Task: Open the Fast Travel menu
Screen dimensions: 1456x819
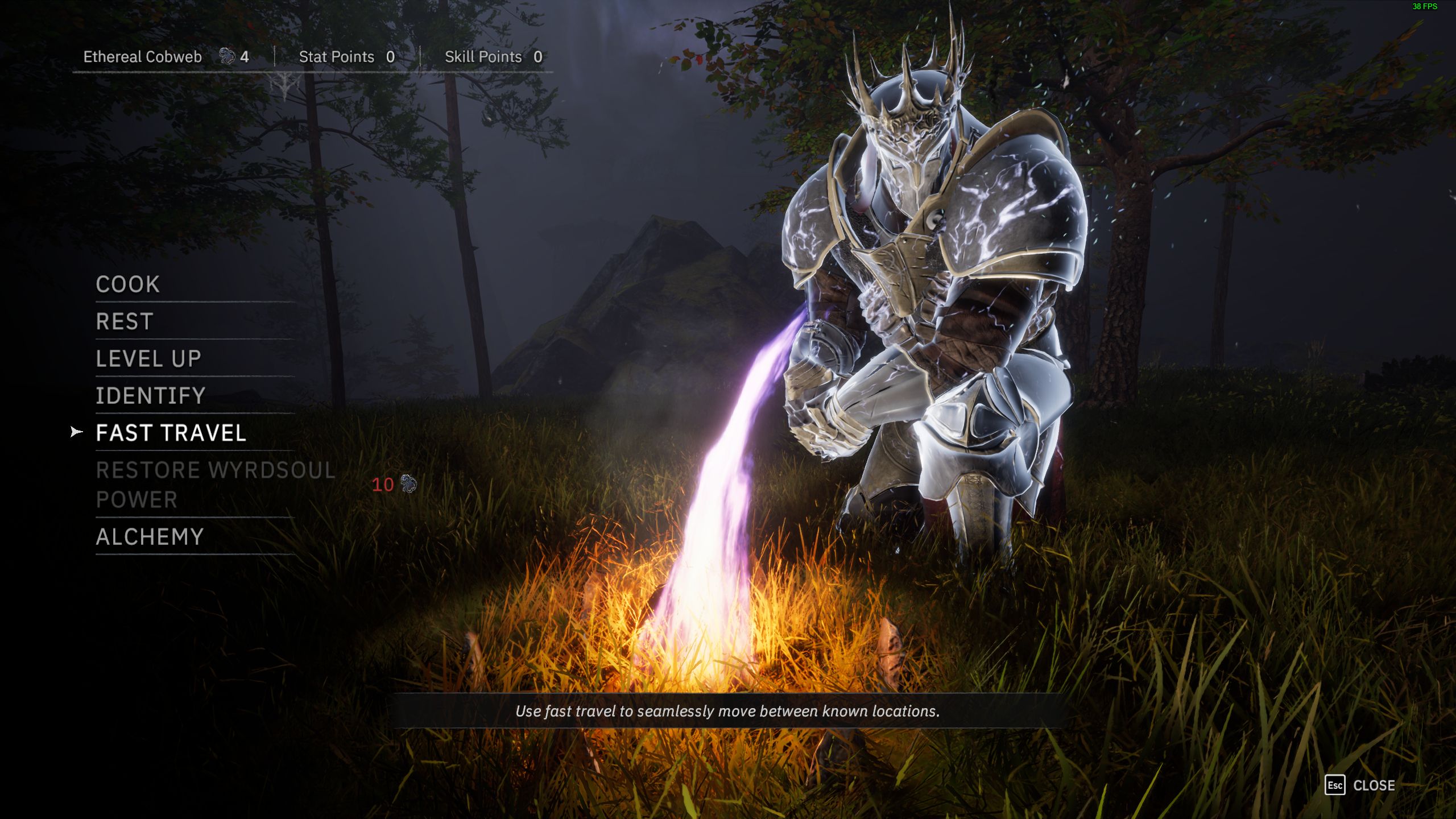Action: point(171,433)
